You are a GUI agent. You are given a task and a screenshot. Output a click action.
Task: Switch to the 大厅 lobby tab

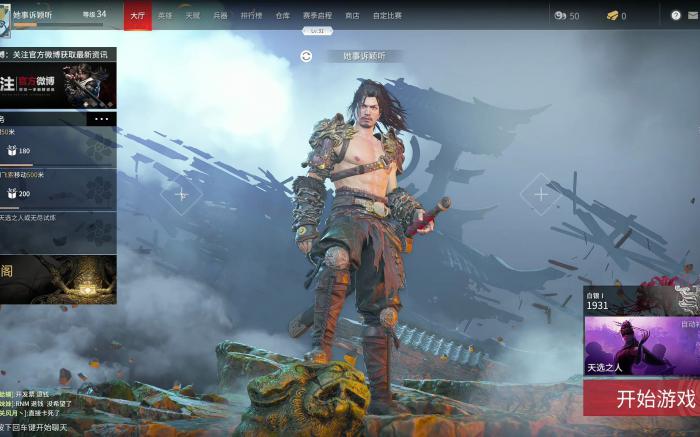point(138,15)
